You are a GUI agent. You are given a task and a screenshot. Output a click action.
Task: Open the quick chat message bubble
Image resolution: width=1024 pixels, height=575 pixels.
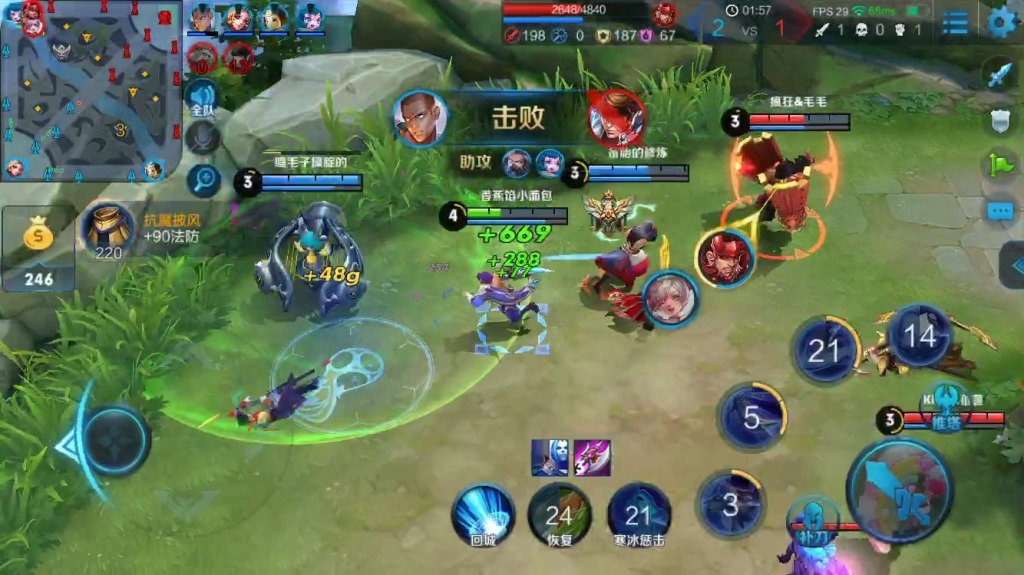click(1000, 211)
